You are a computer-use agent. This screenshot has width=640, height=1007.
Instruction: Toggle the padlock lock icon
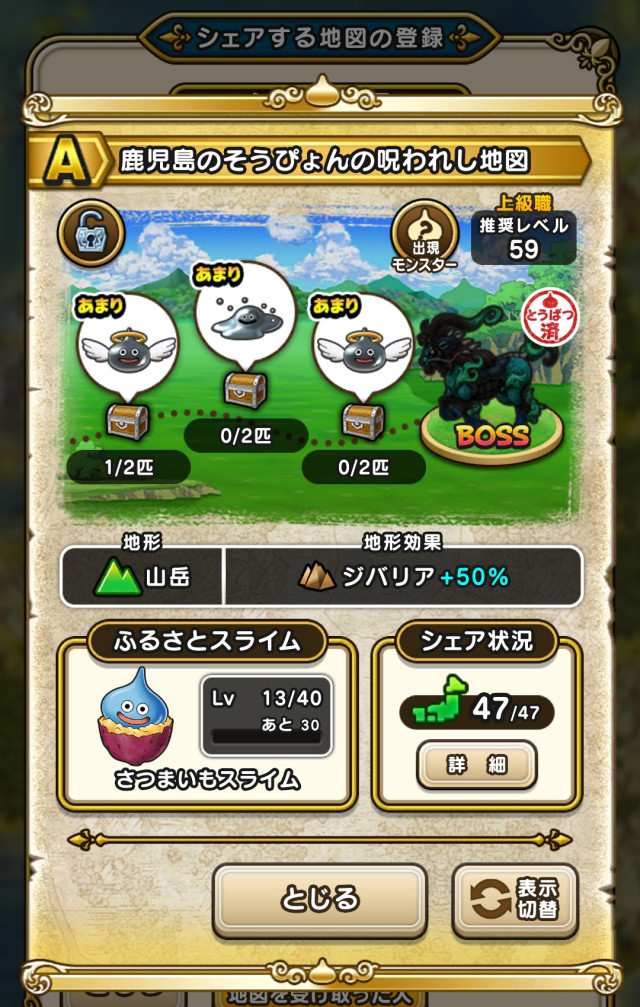(91, 233)
